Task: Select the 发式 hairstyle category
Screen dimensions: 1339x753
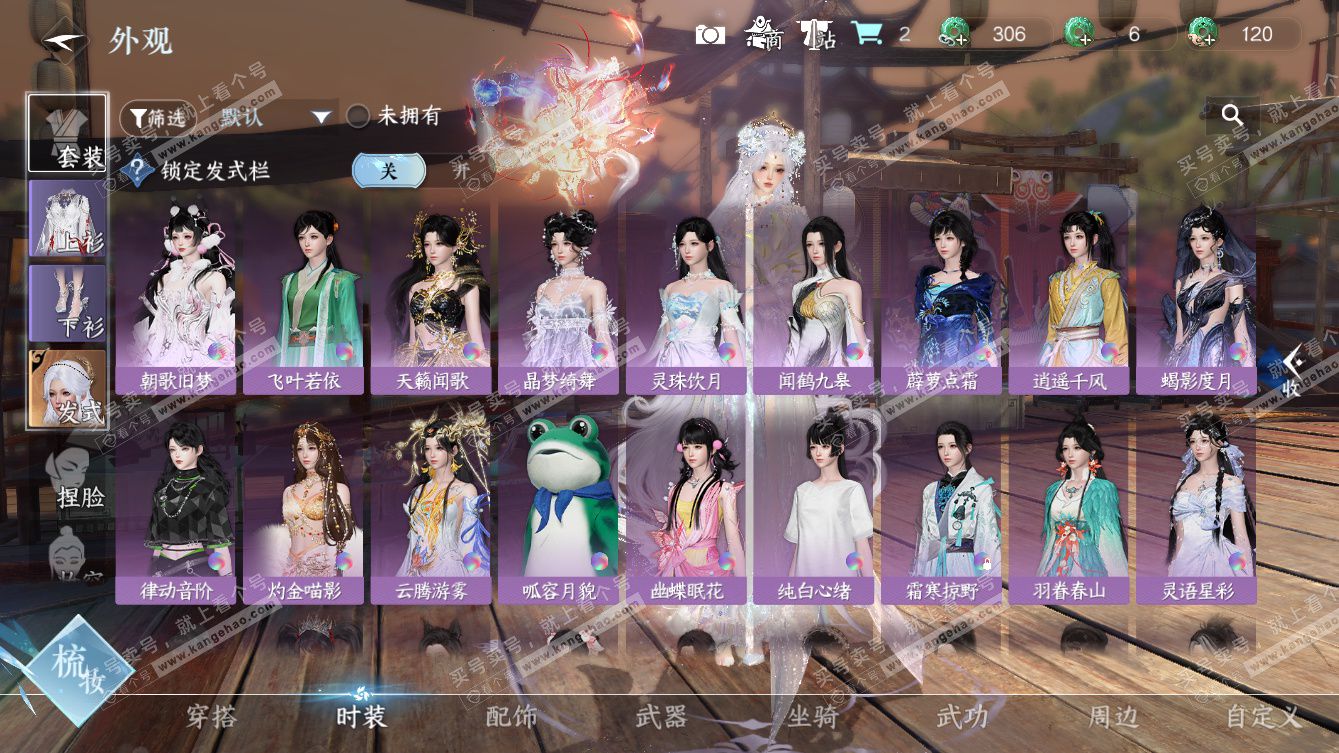Action: pos(68,388)
